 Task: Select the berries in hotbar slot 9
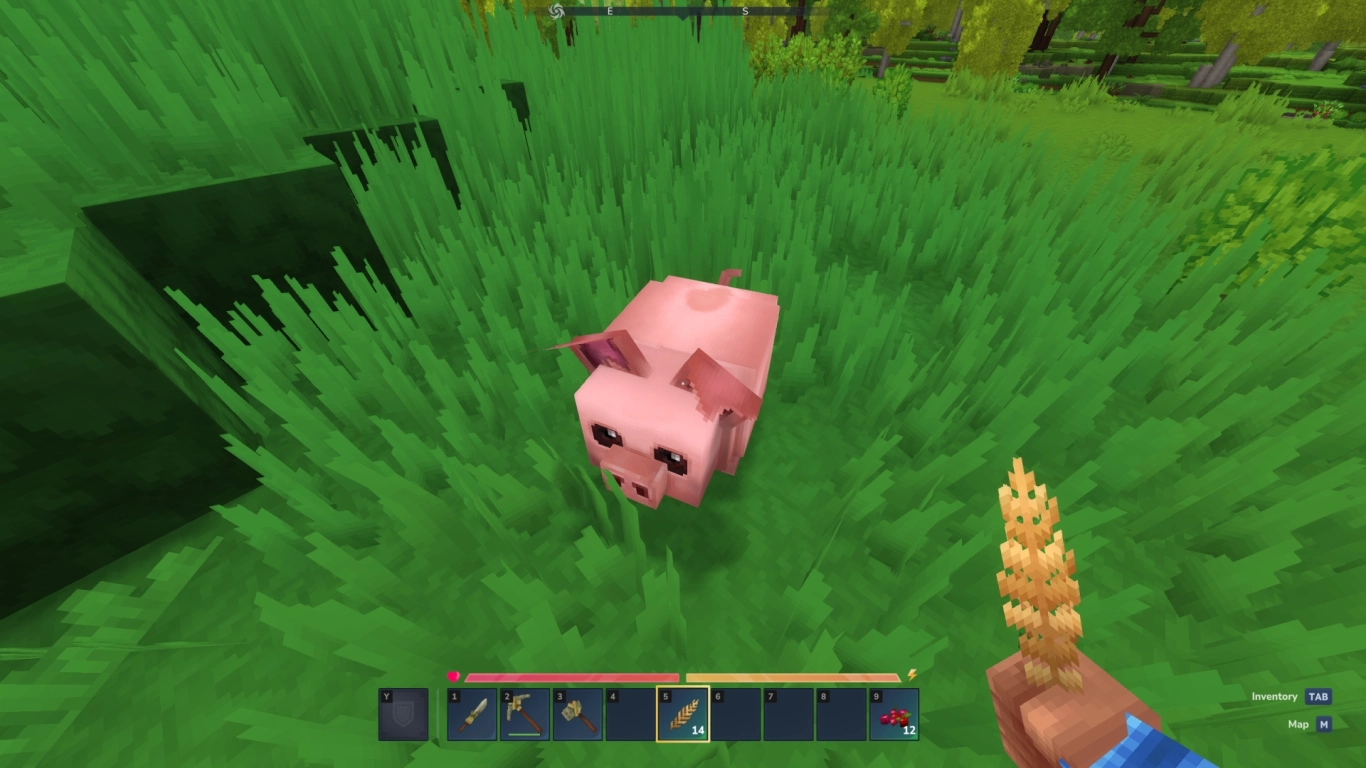click(897, 715)
